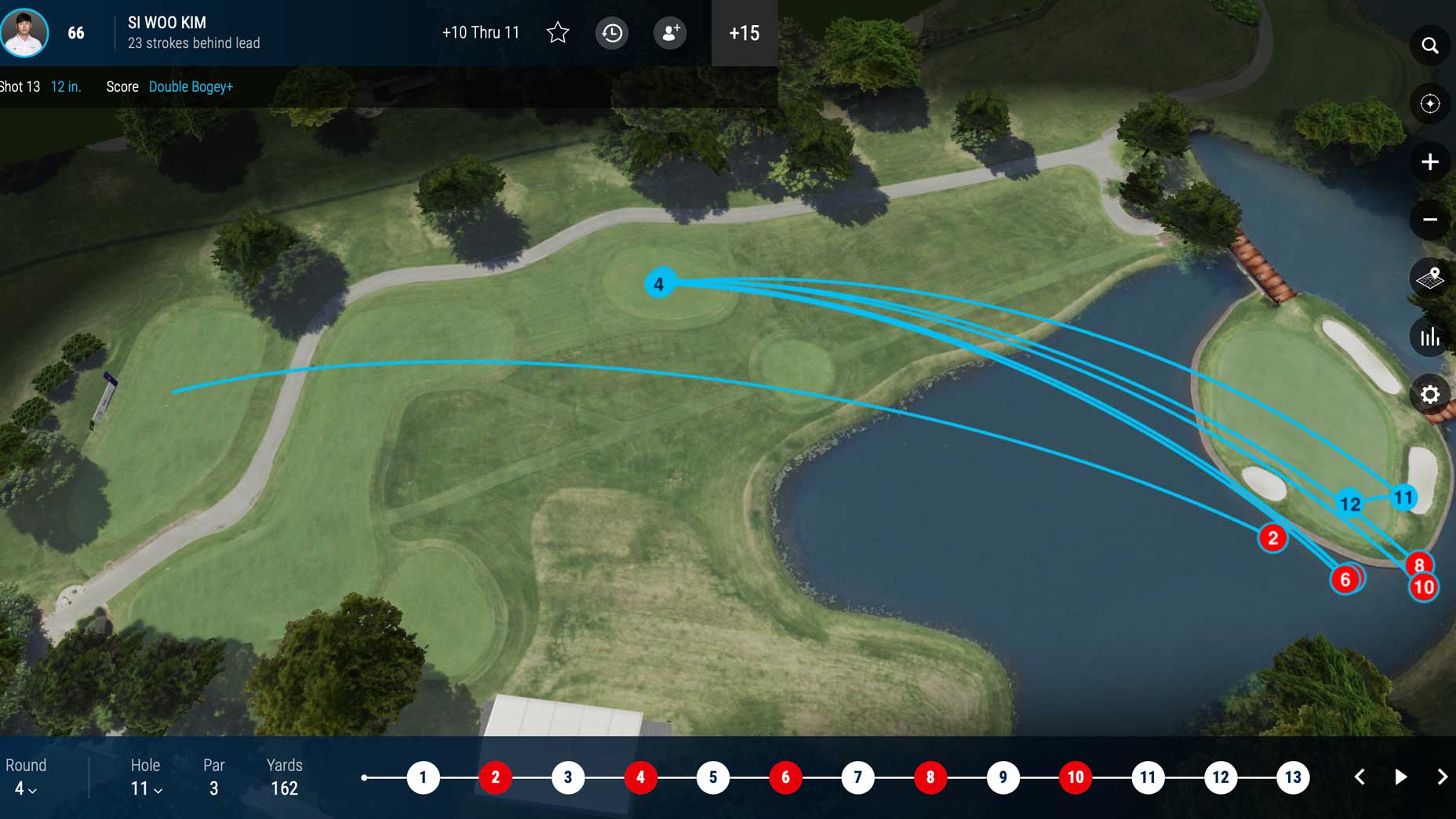The height and width of the screenshot is (819, 1456).
Task: Open the shot history clock icon
Action: [x=612, y=33]
